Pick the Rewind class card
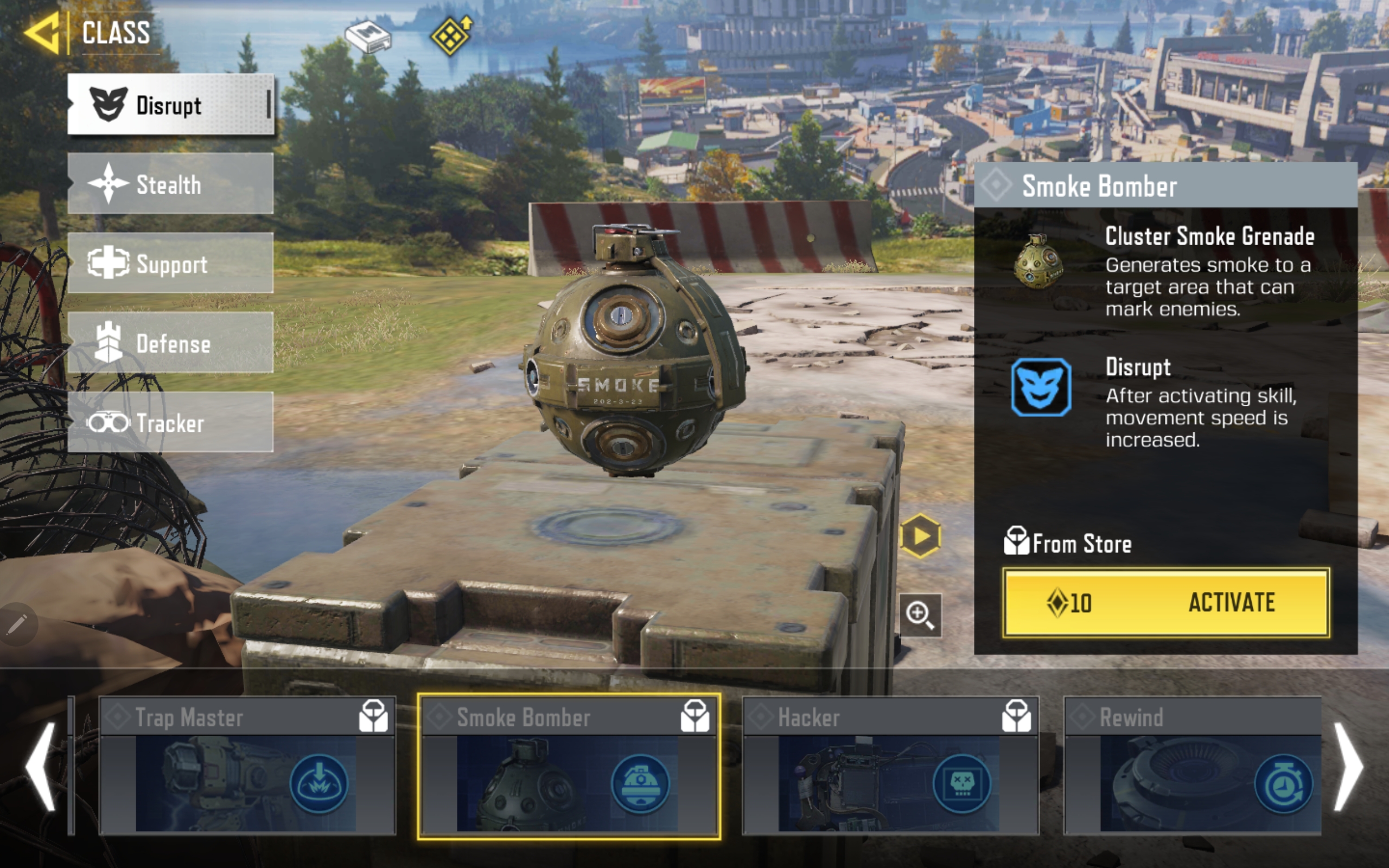 coord(1193,766)
